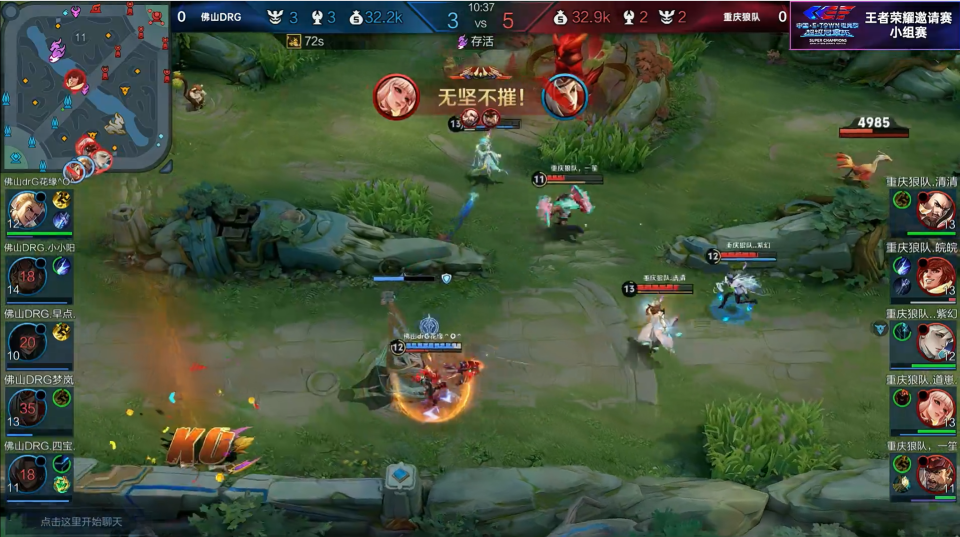View player 佛山DRG梦岚 portrait
The width and height of the screenshot is (960, 537).
point(27,408)
